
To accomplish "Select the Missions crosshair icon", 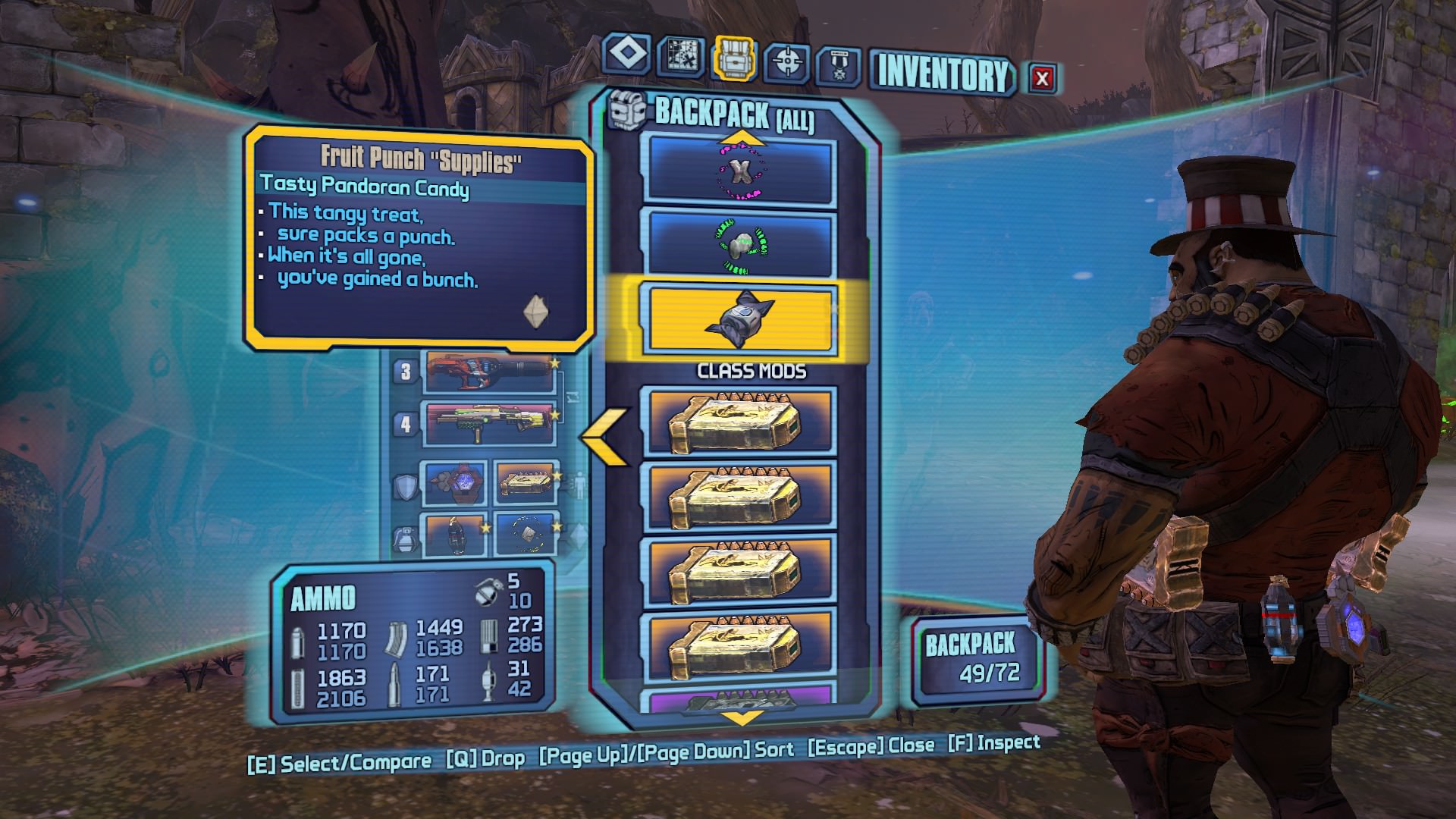I will coord(789,57).
